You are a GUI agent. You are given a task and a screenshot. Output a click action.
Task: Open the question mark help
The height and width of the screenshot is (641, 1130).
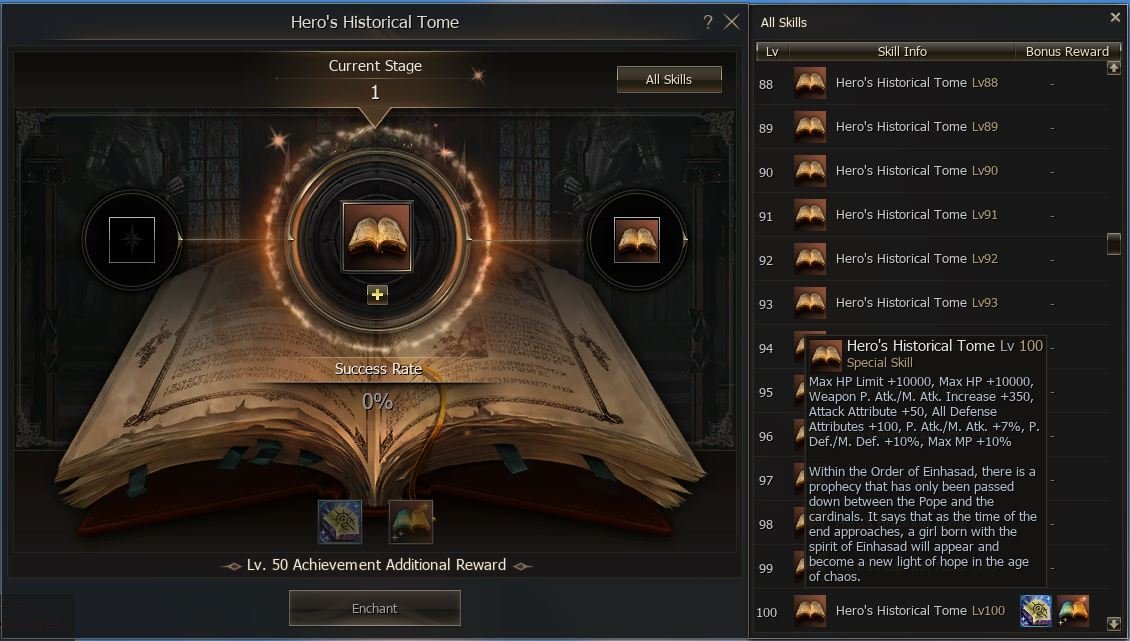point(708,22)
